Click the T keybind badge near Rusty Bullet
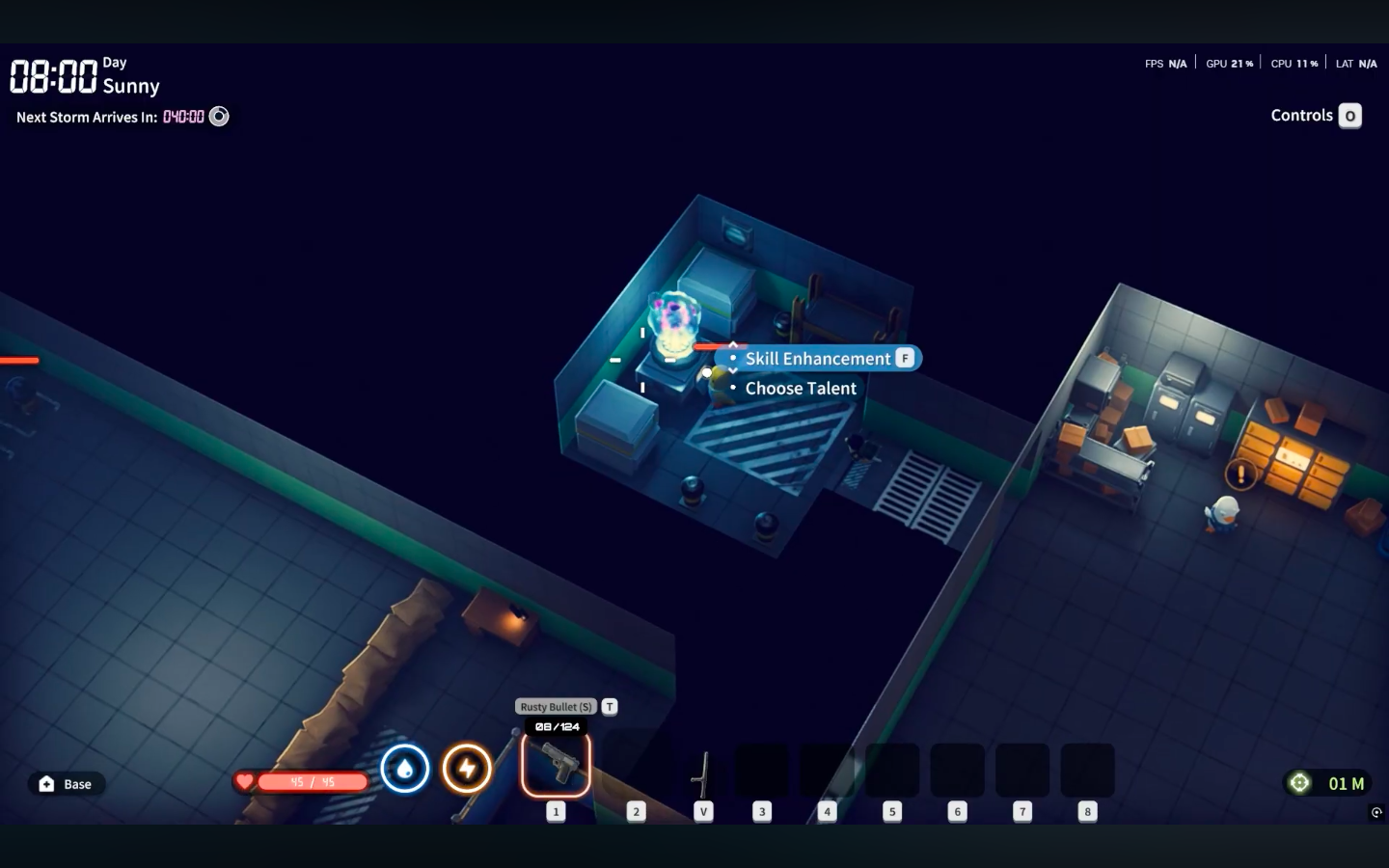The width and height of the screenshot is (1389, 868). click(609, 706)
